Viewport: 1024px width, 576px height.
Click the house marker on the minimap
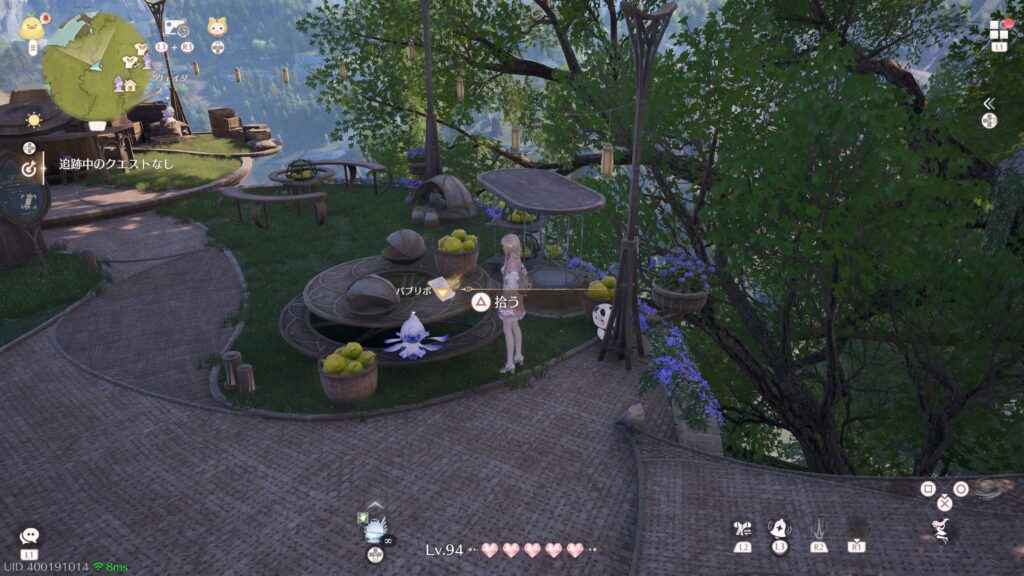(130, 85)
